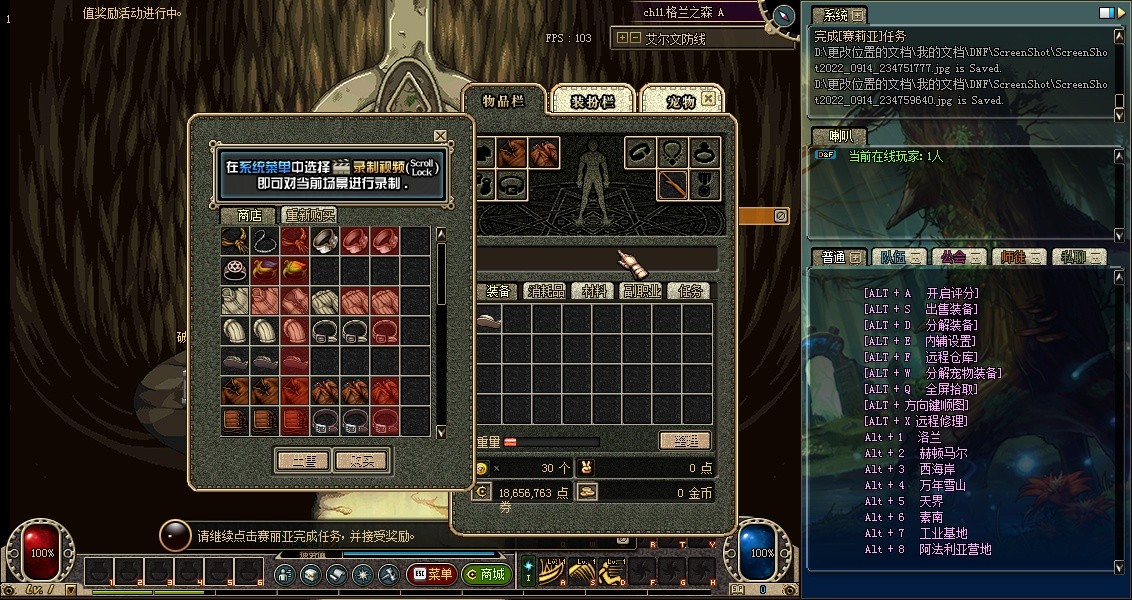Open the 装扮栏 (avatar) tab
The image size is (1132, 600).
point(593,101)
